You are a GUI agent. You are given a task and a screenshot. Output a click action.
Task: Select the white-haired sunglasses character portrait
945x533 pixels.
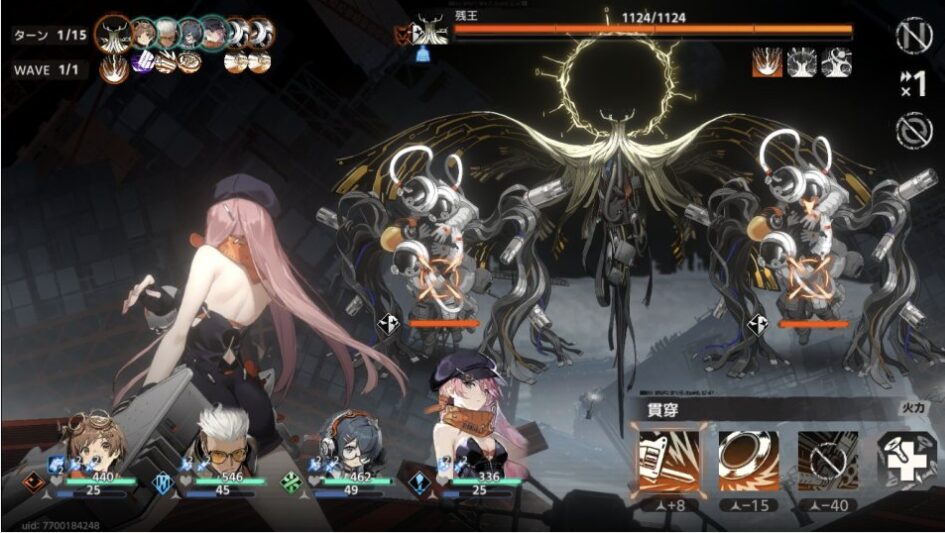220,438
